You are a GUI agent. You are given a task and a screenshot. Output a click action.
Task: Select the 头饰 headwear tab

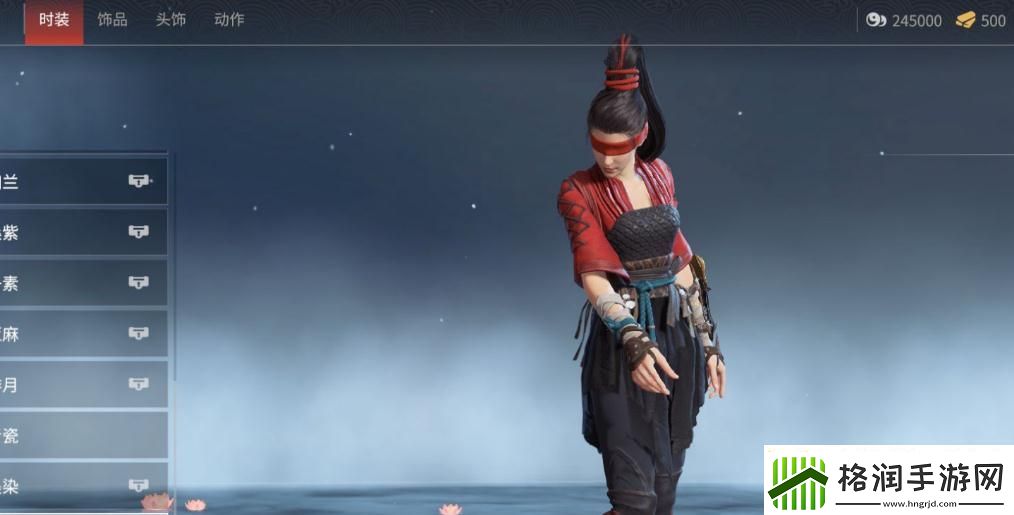tap(170, 20)
